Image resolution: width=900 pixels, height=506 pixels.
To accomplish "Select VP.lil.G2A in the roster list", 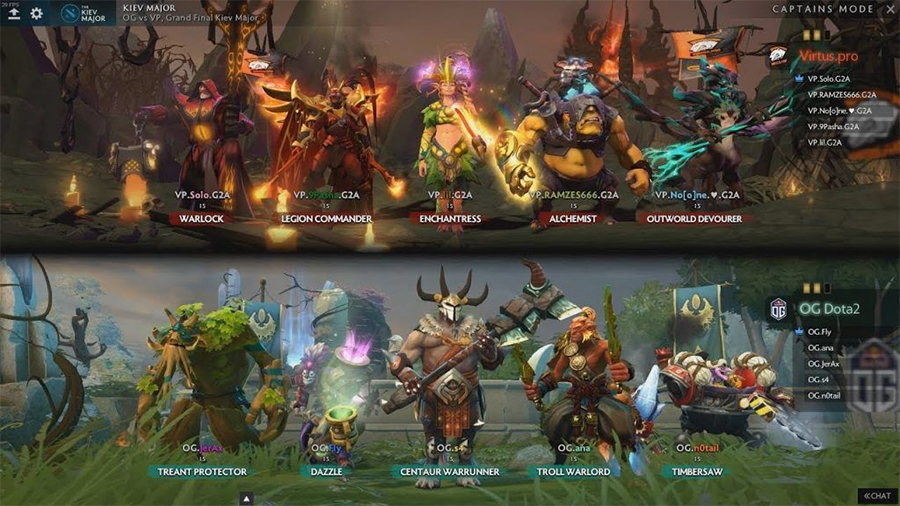I will click(825, 143).
